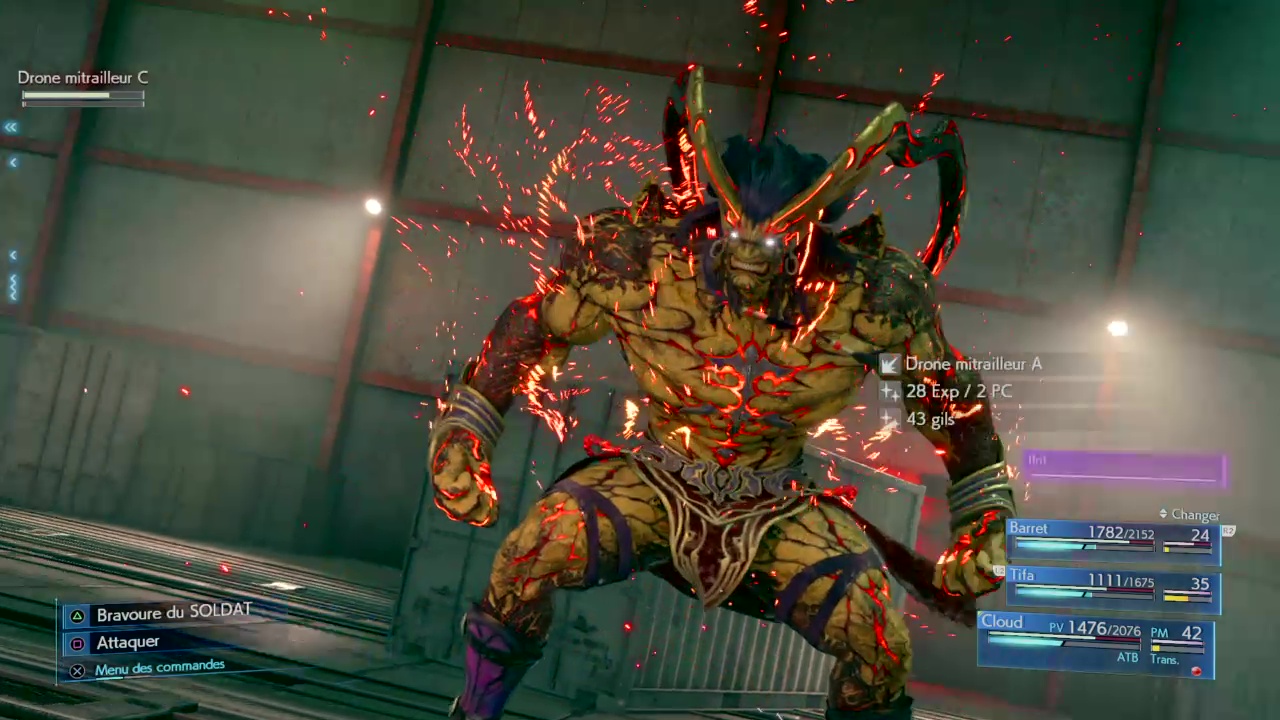
Task: Choose the Attaquer command
Action: tap(127, 642)
